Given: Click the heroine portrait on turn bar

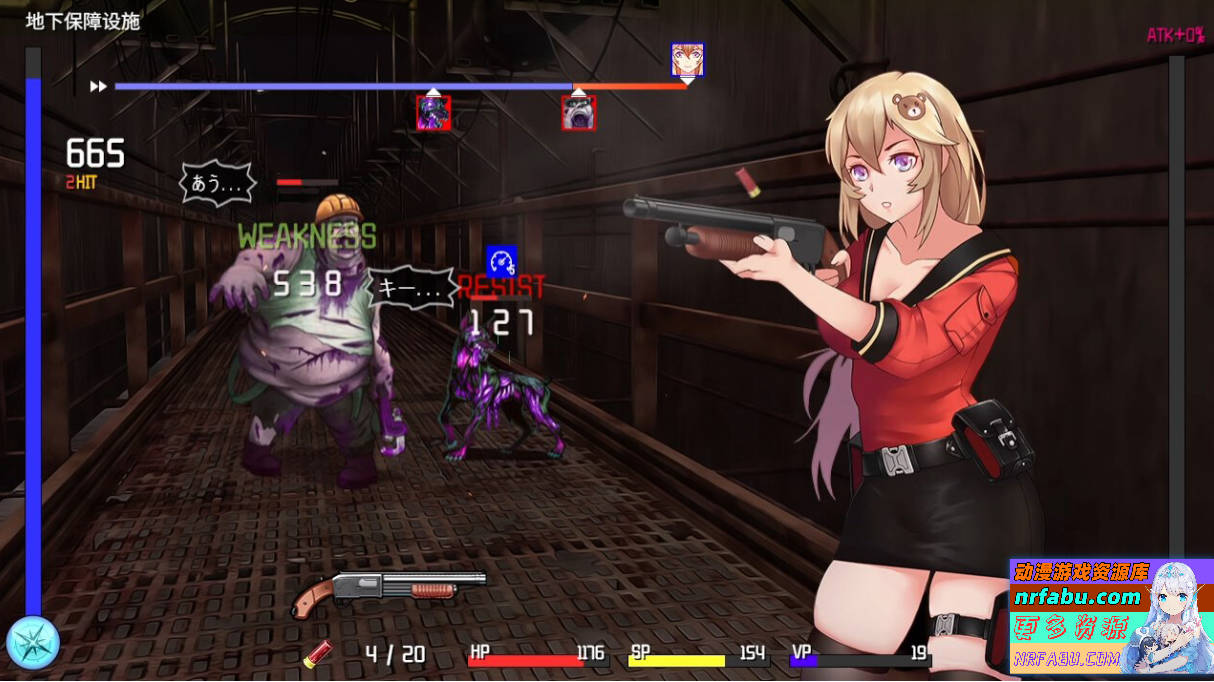Looking at the screenshot, I should click(x=687, y=60).
